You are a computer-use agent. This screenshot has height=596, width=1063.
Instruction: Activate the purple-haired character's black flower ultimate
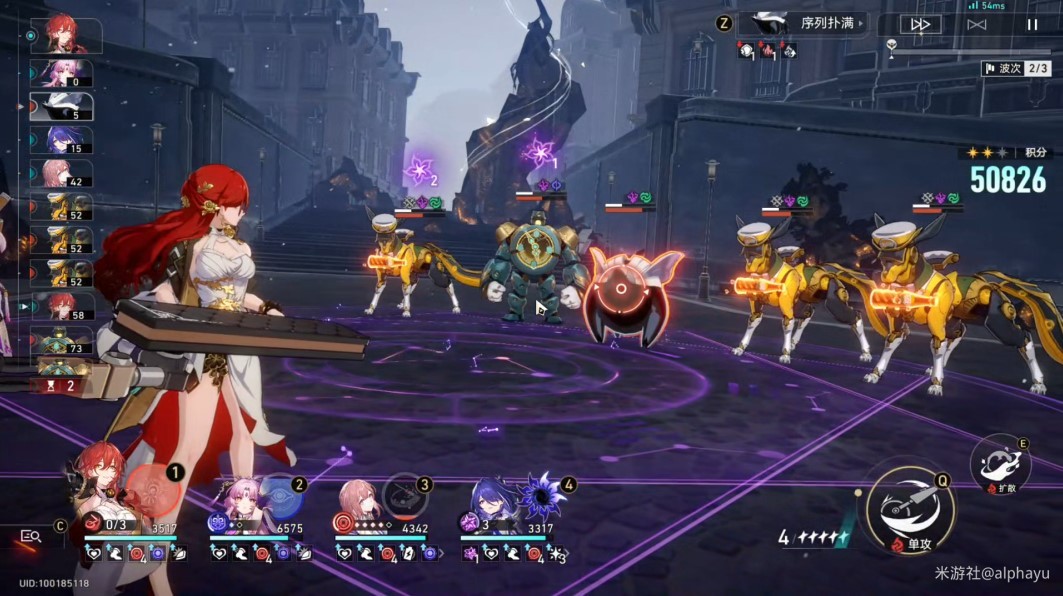click(546, 494)
